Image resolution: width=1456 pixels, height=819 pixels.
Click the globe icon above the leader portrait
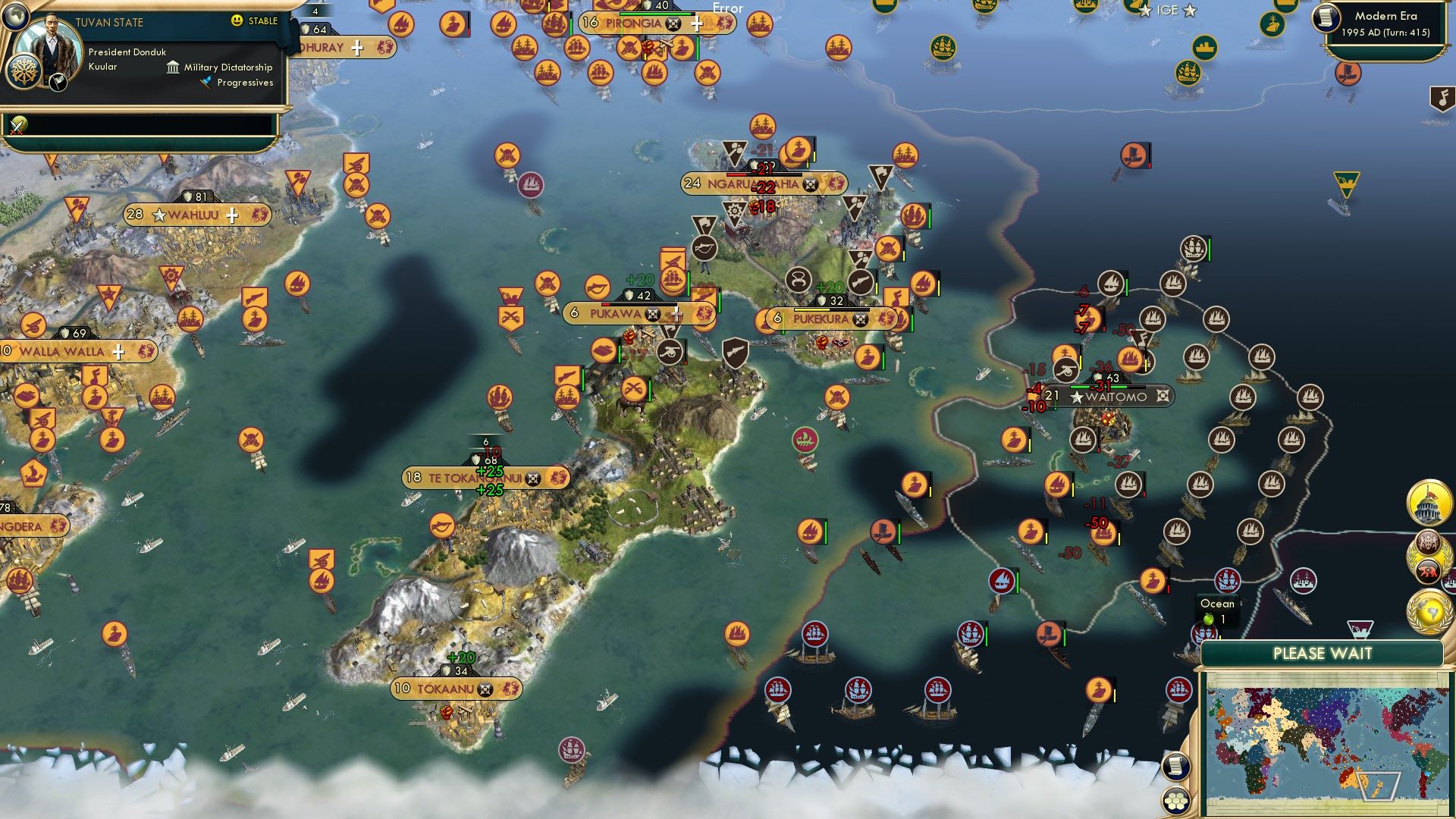[x=15, y=17]
